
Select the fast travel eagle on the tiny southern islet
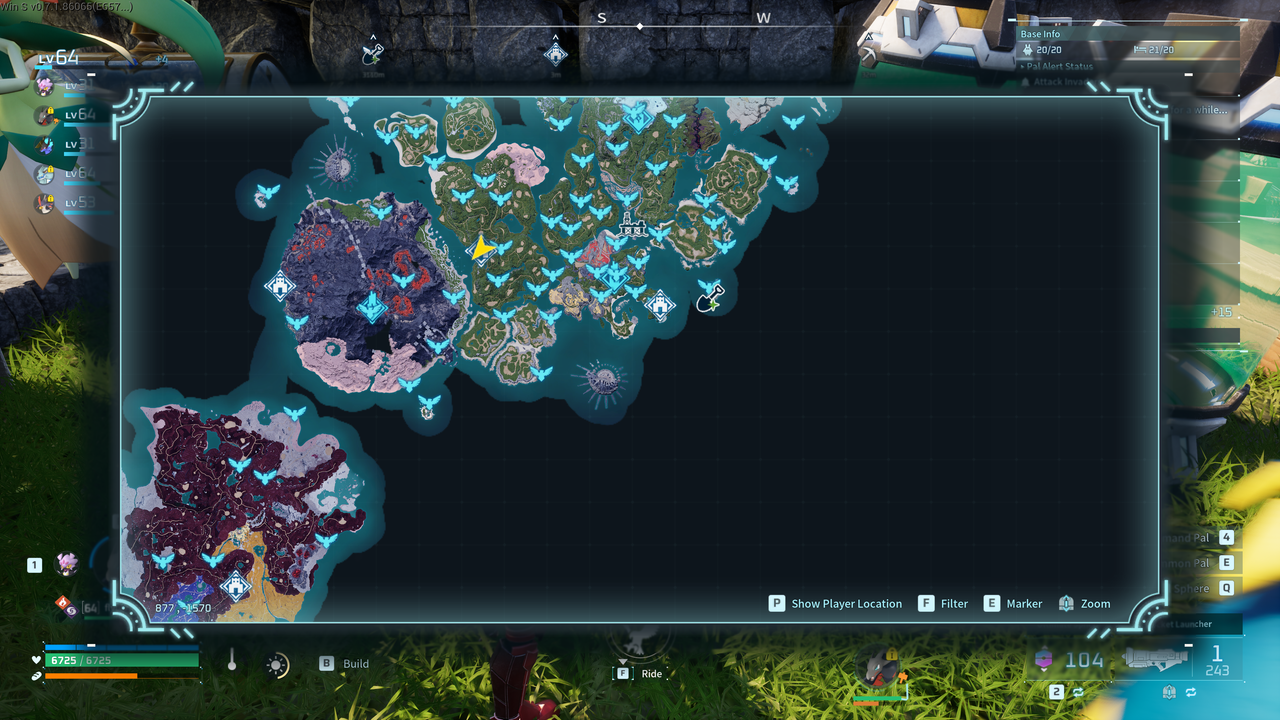click(429, 403)
